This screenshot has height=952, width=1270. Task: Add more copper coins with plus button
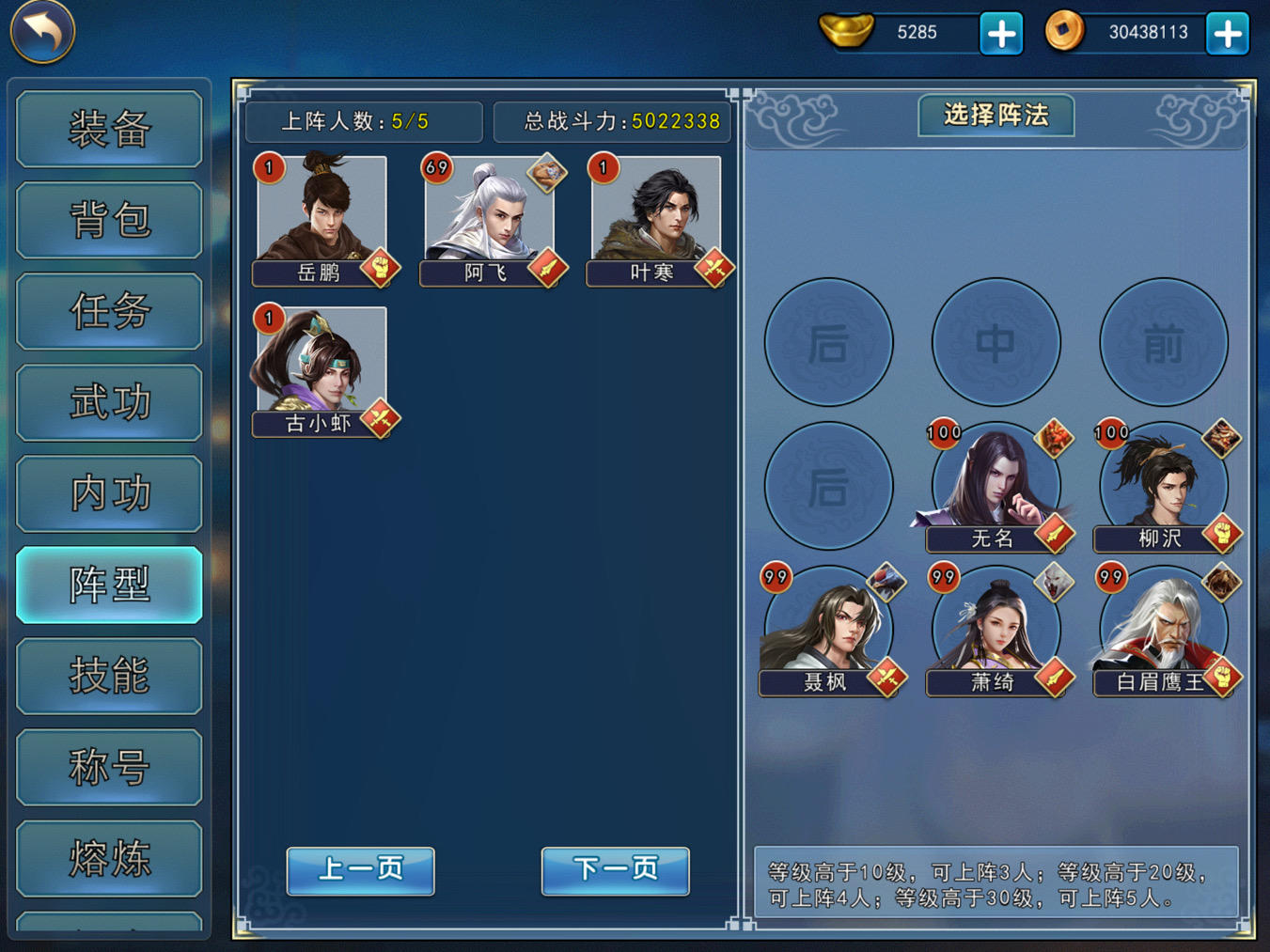(1228, 34)
